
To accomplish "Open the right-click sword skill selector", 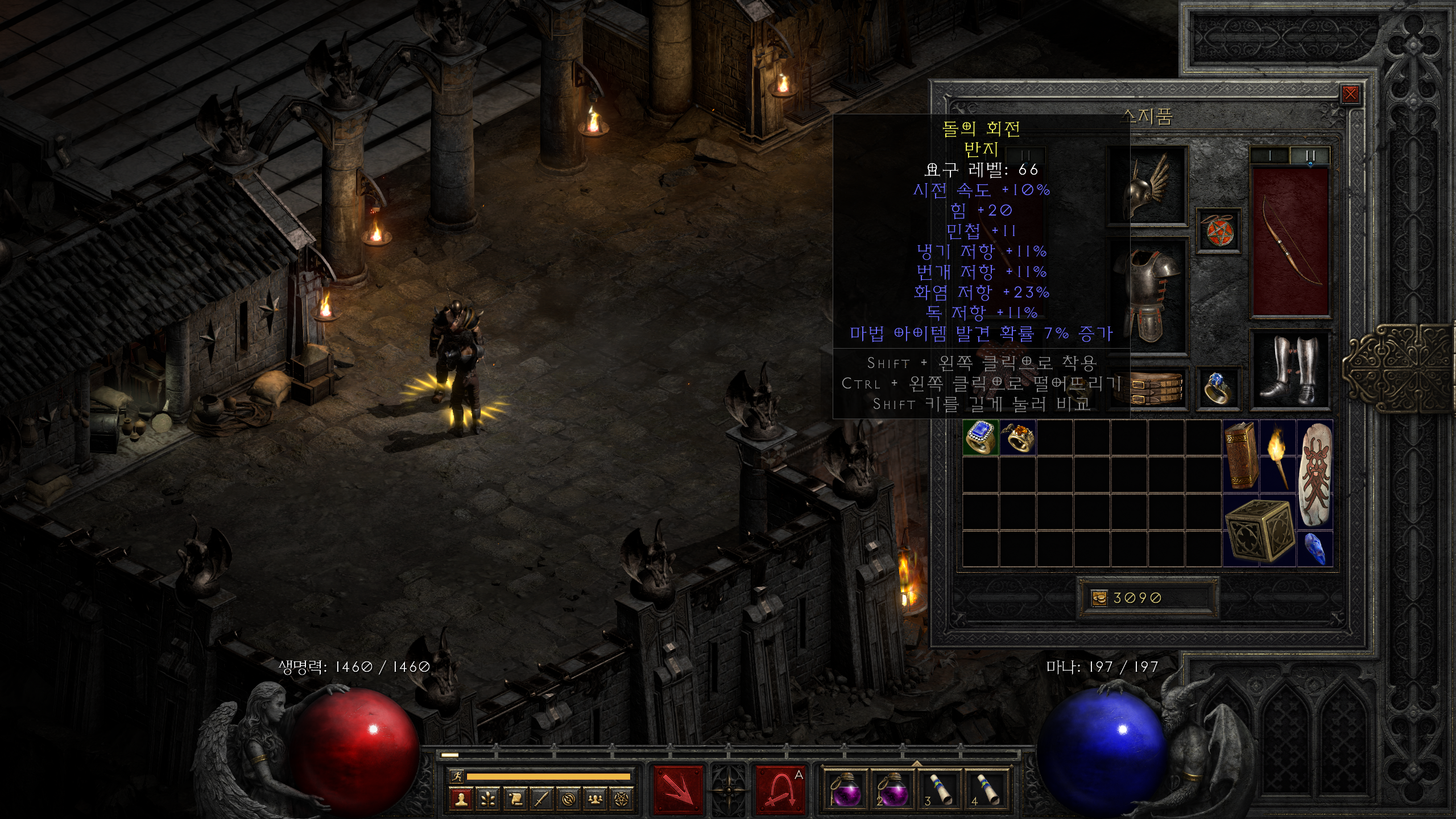I will click(x=780, y=789).
